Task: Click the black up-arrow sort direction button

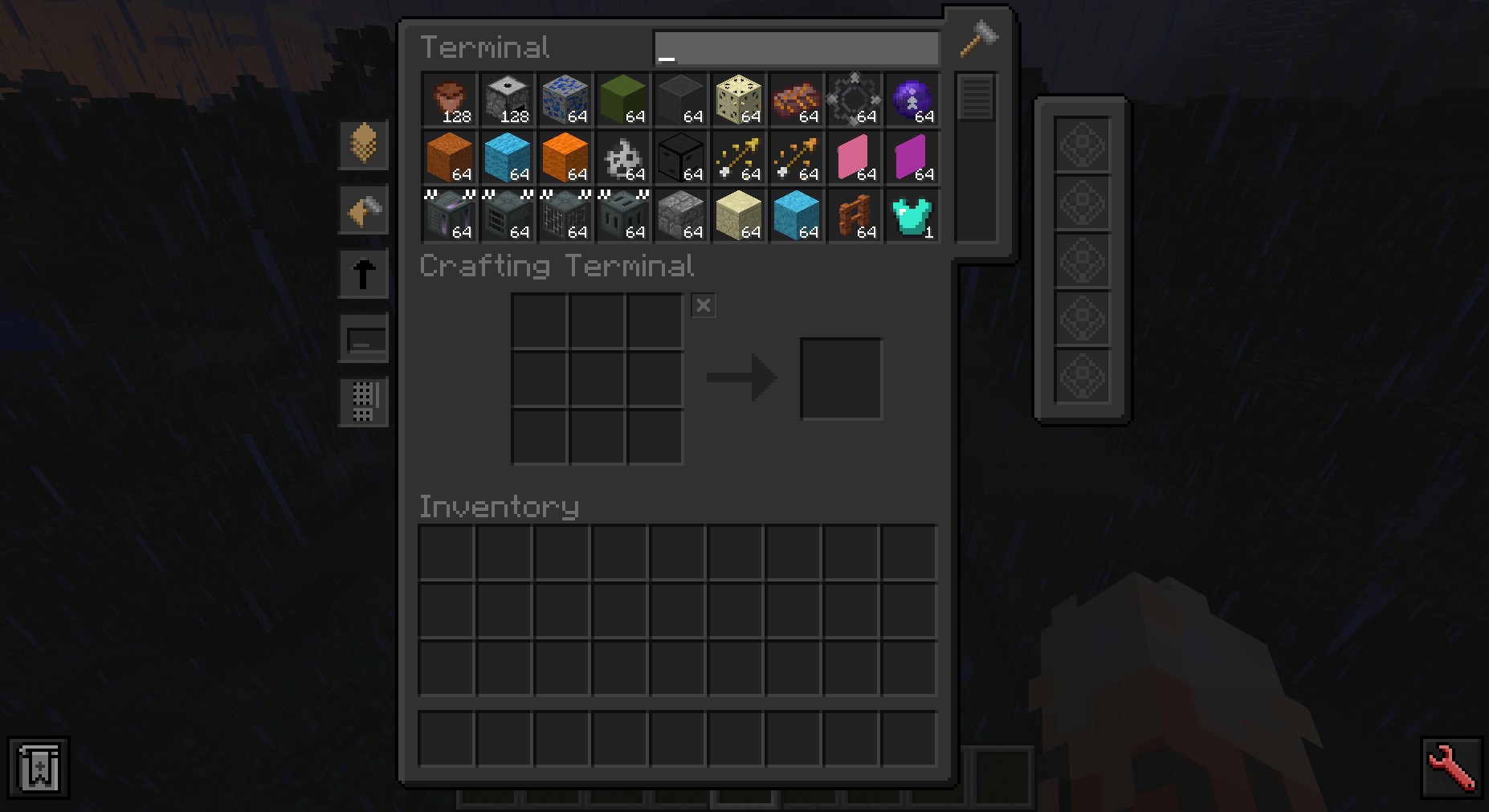Action: [364, 273]
